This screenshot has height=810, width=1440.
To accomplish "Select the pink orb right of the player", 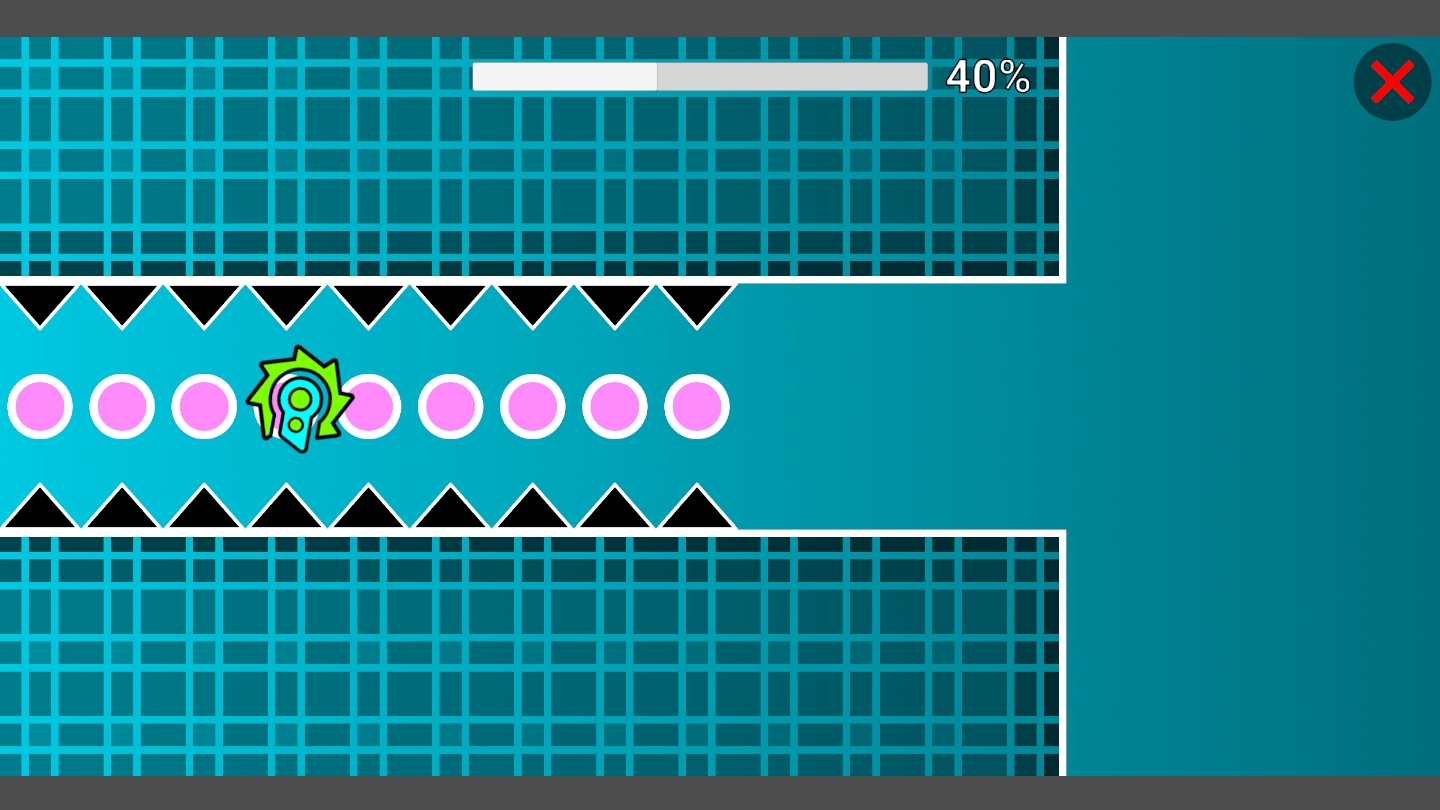I will [369, 406].
